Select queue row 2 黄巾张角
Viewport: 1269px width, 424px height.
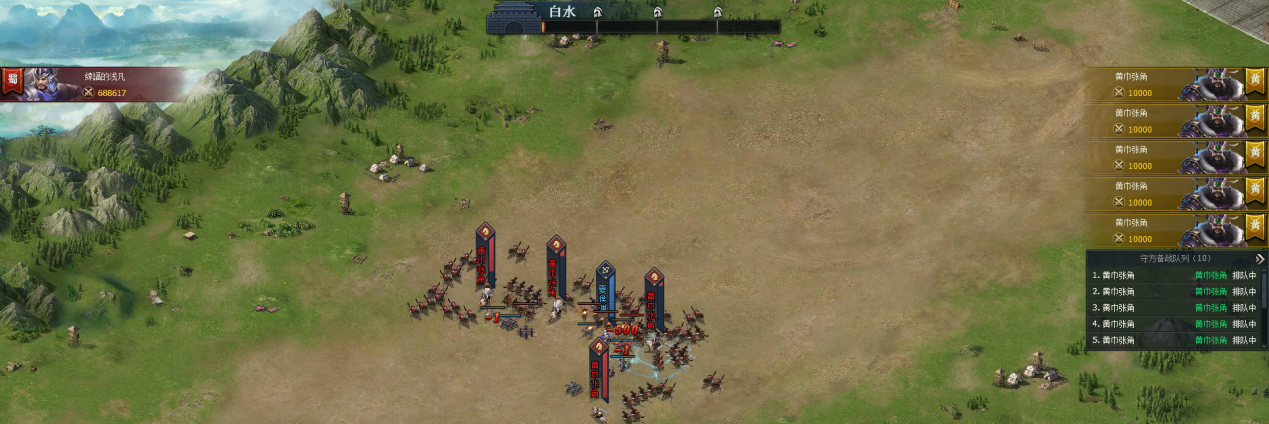point(1170,291)
